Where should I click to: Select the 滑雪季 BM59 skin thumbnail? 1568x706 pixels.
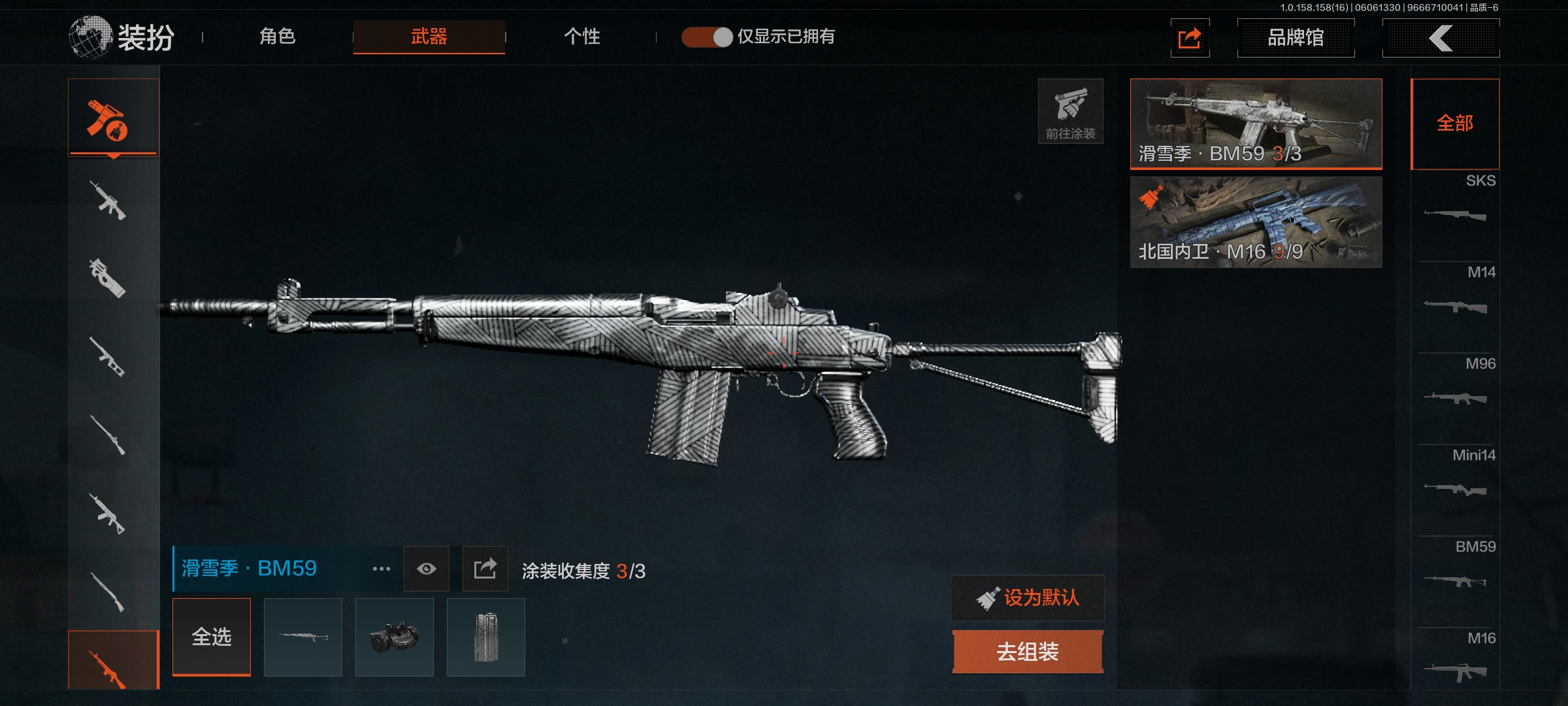[x=1256, y=124]
